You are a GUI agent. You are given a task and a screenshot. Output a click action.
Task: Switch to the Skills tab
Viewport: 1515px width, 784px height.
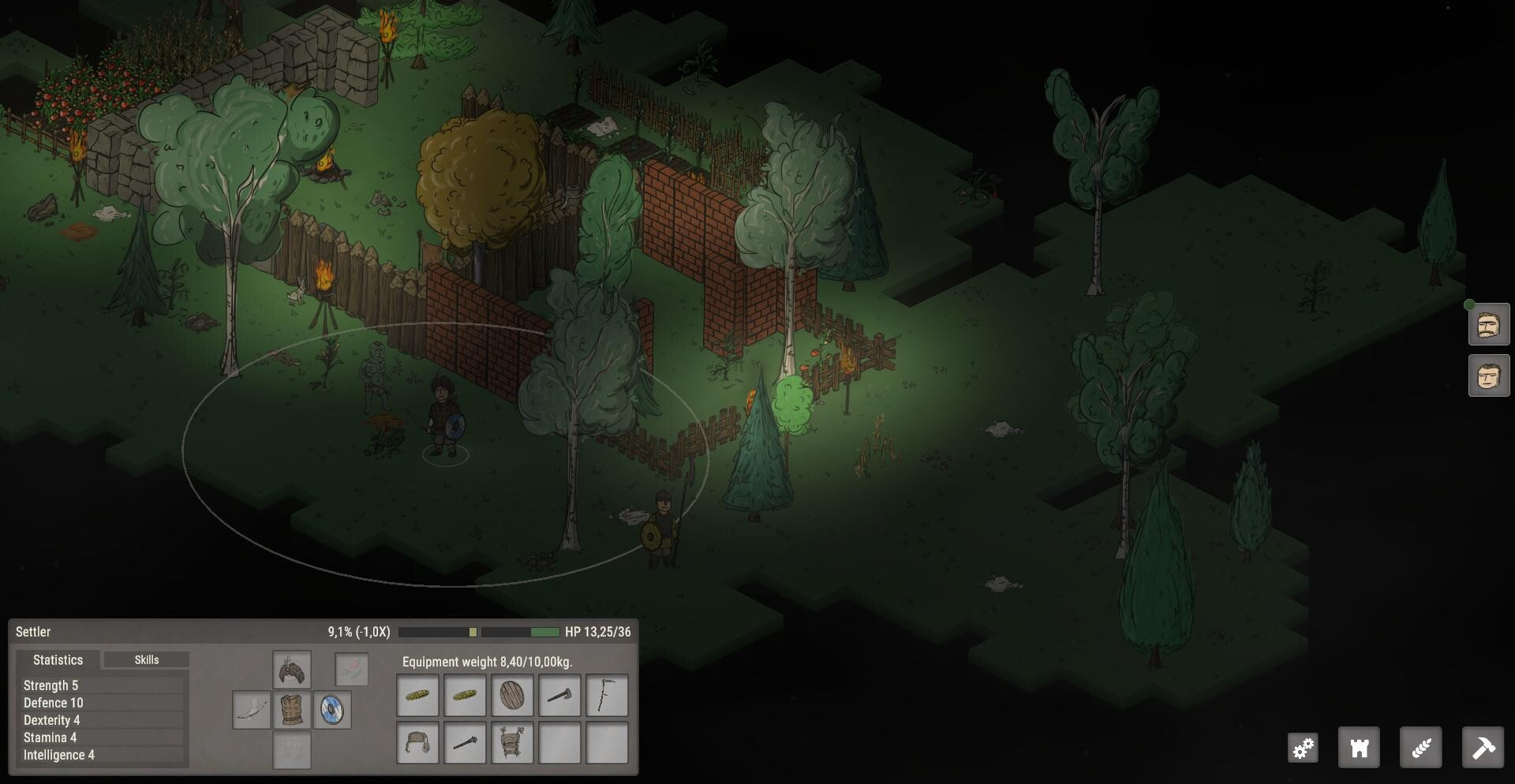pos(147,660)
